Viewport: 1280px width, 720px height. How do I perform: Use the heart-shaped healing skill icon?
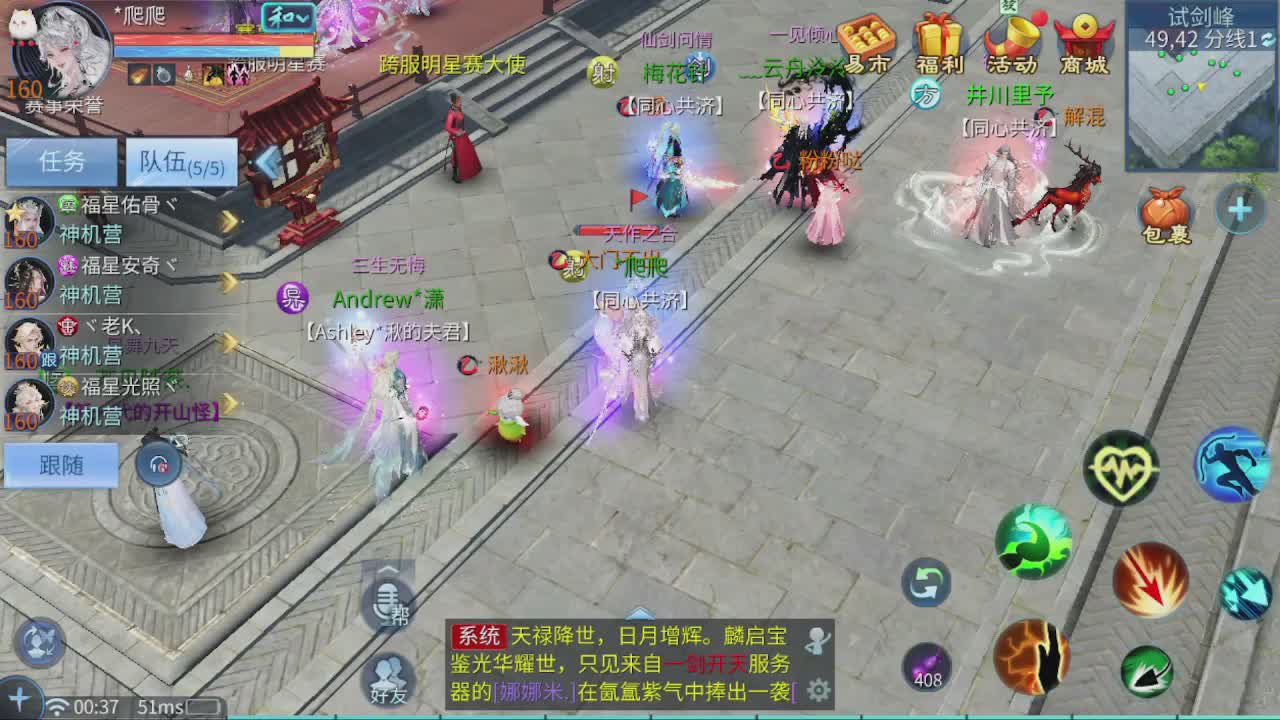tap(1122, 467)
